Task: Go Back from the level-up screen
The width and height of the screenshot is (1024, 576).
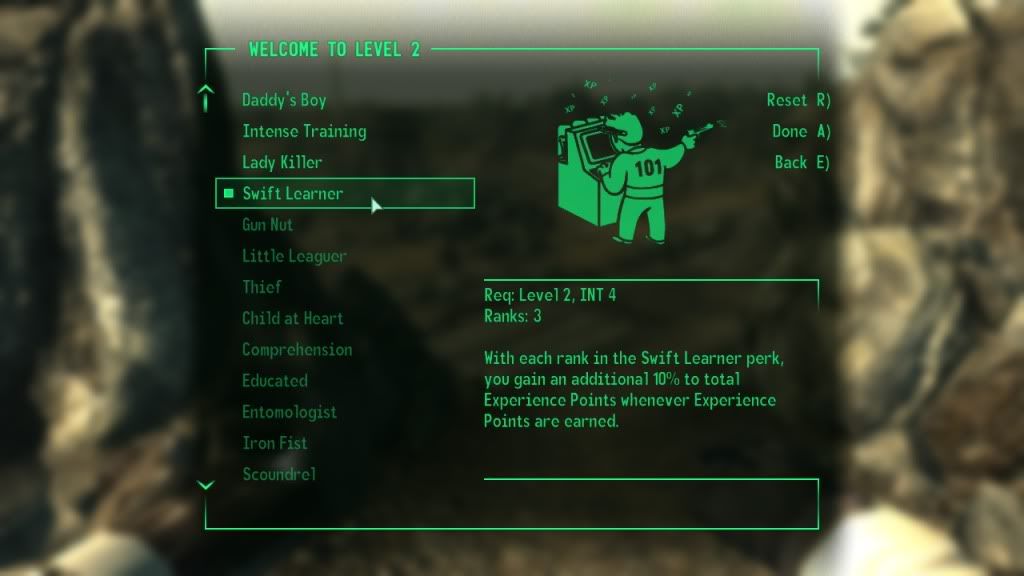Action: (x=802, y=162)
